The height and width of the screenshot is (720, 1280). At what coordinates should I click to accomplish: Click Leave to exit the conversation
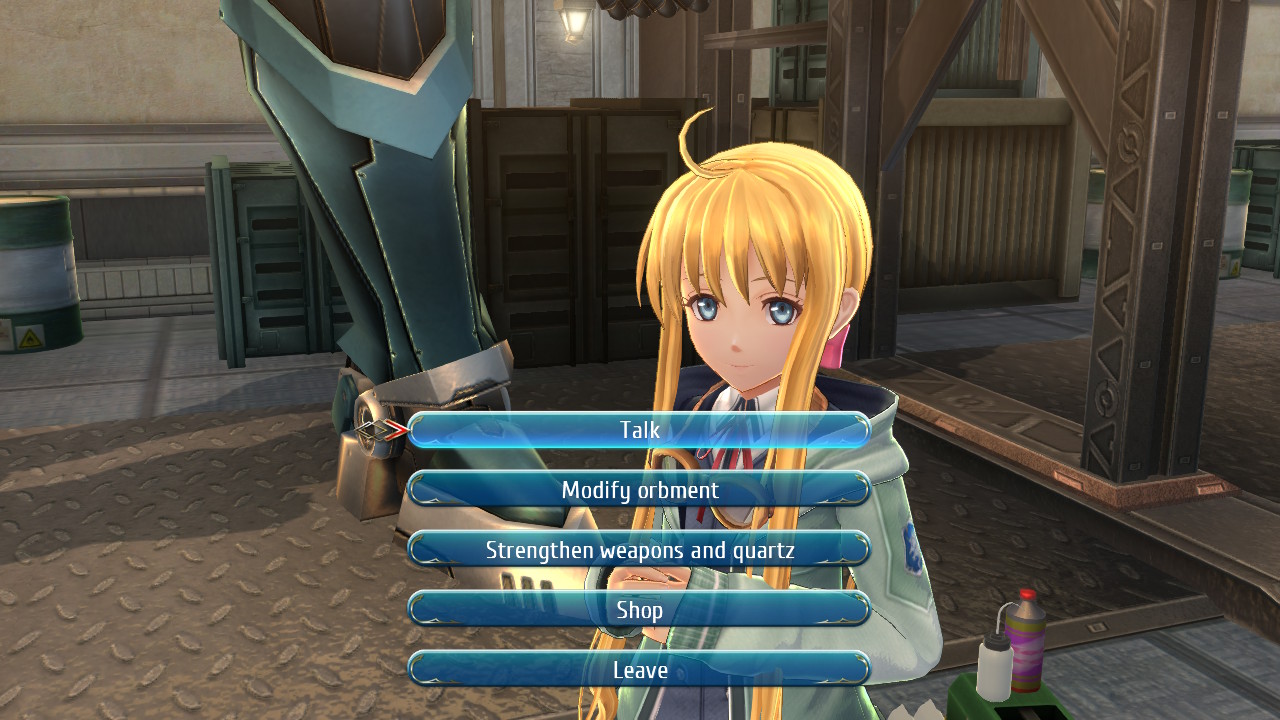(x=639, y=669)
